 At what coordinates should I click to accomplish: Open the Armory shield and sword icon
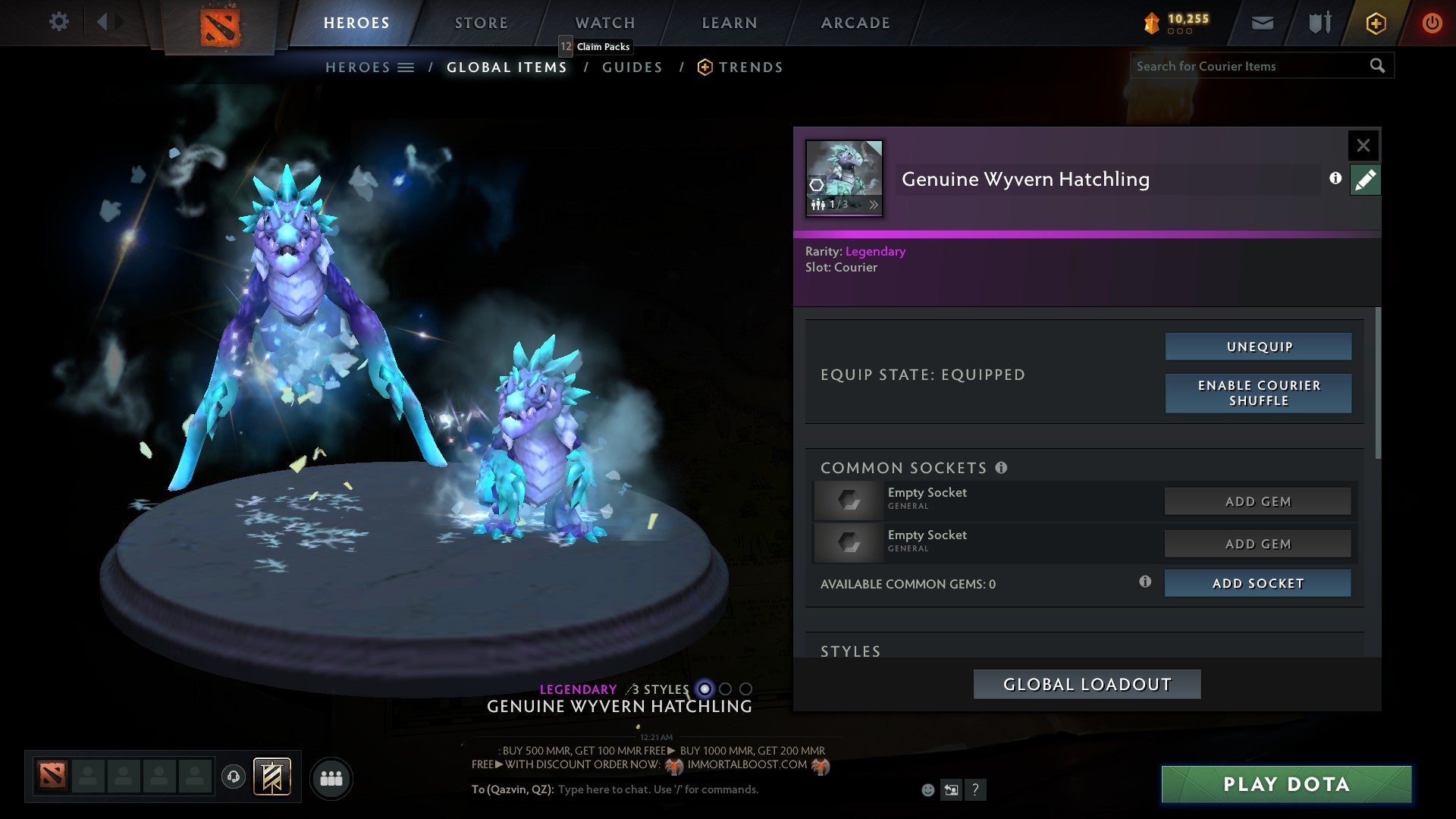pos(1318,23)
